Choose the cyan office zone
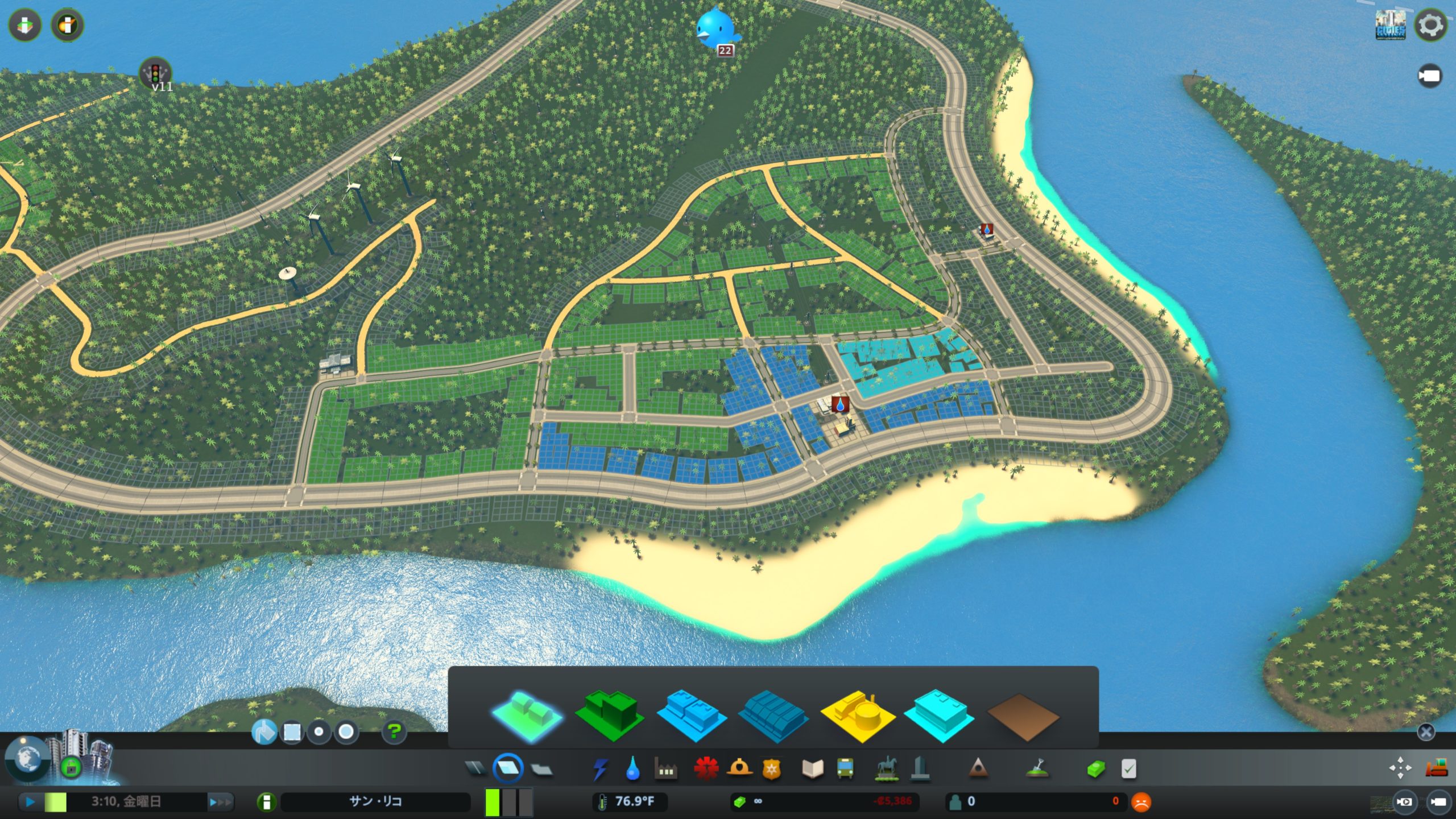This screenshot has width=1456, height=819. 940,715
